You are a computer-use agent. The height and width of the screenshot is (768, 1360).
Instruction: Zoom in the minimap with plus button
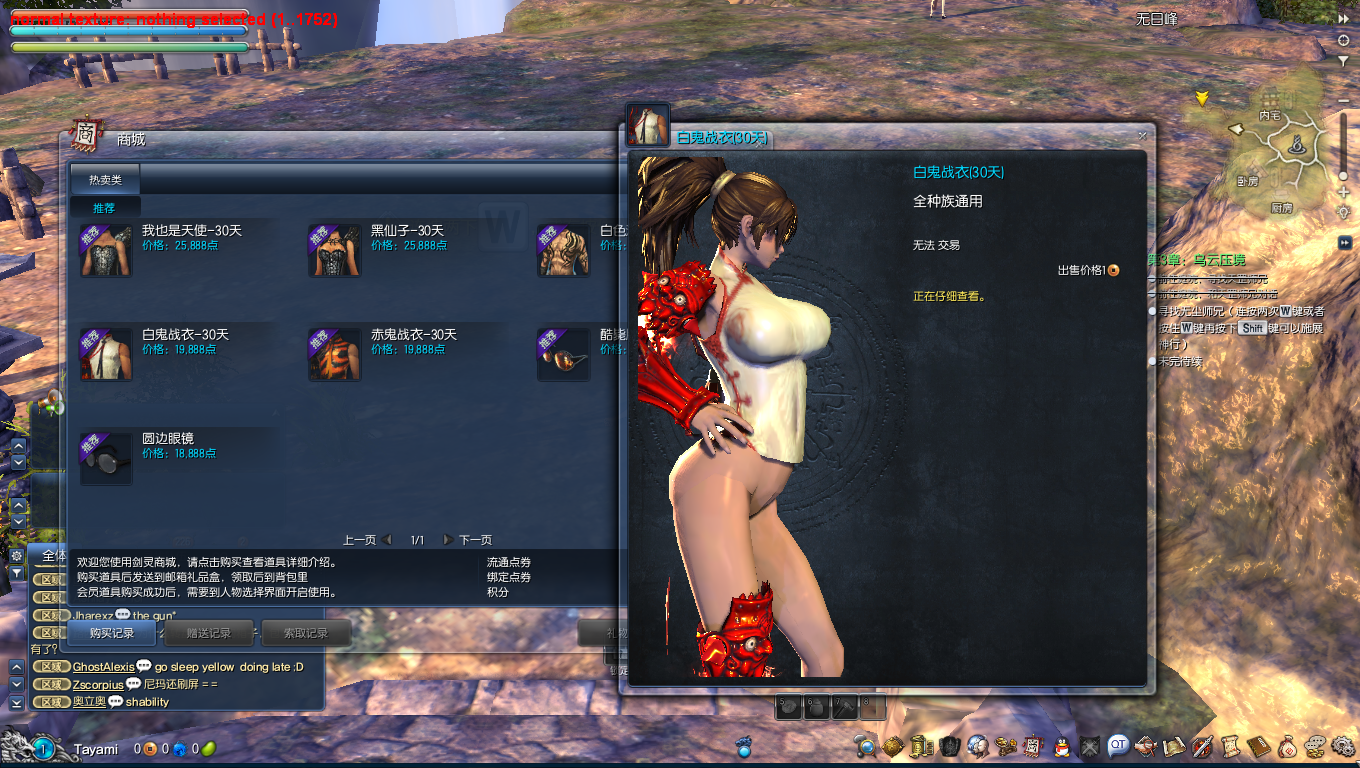(x=1343, y=192)
